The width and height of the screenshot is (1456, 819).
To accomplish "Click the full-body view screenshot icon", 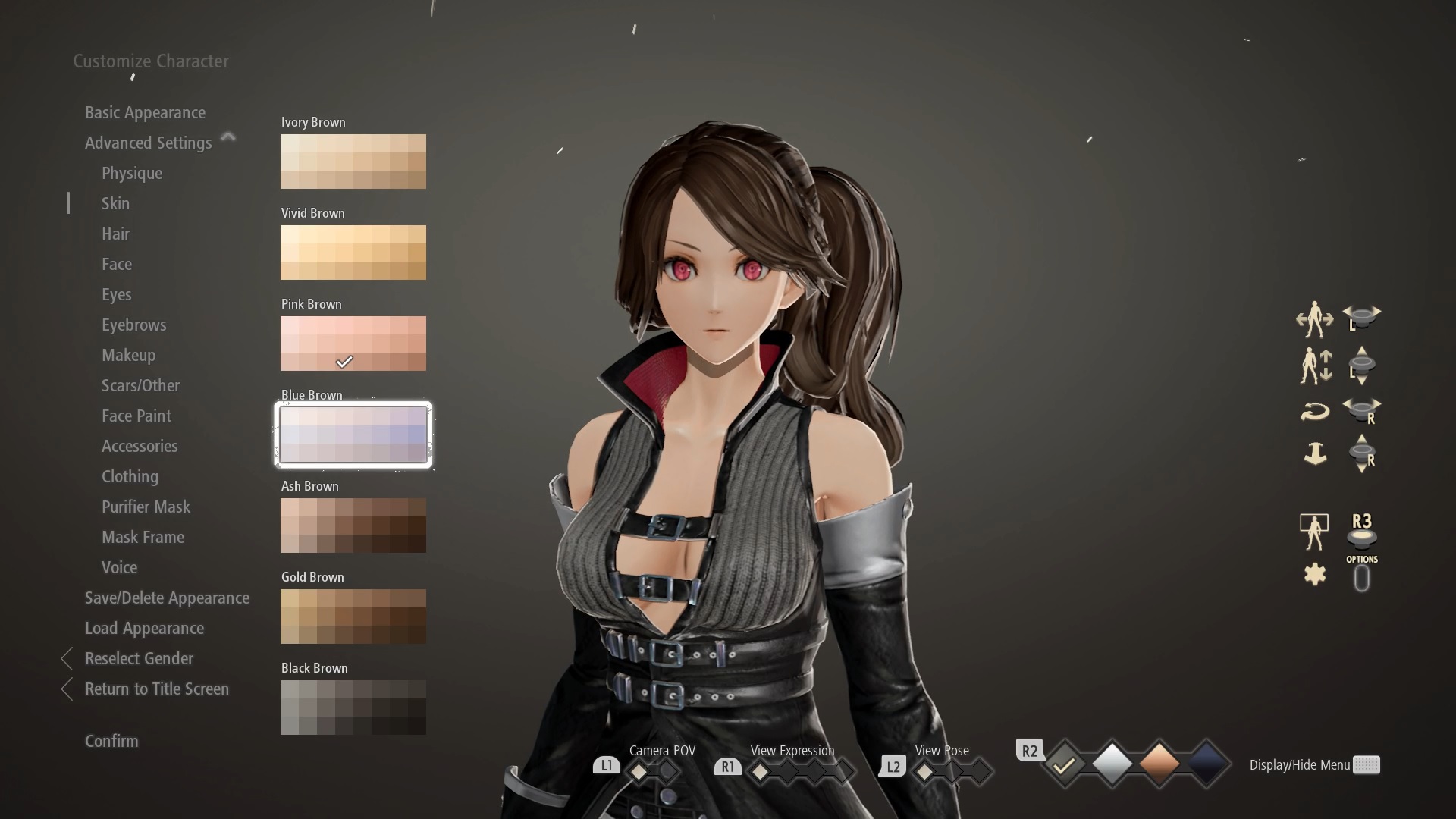I will click(1313, 531).
